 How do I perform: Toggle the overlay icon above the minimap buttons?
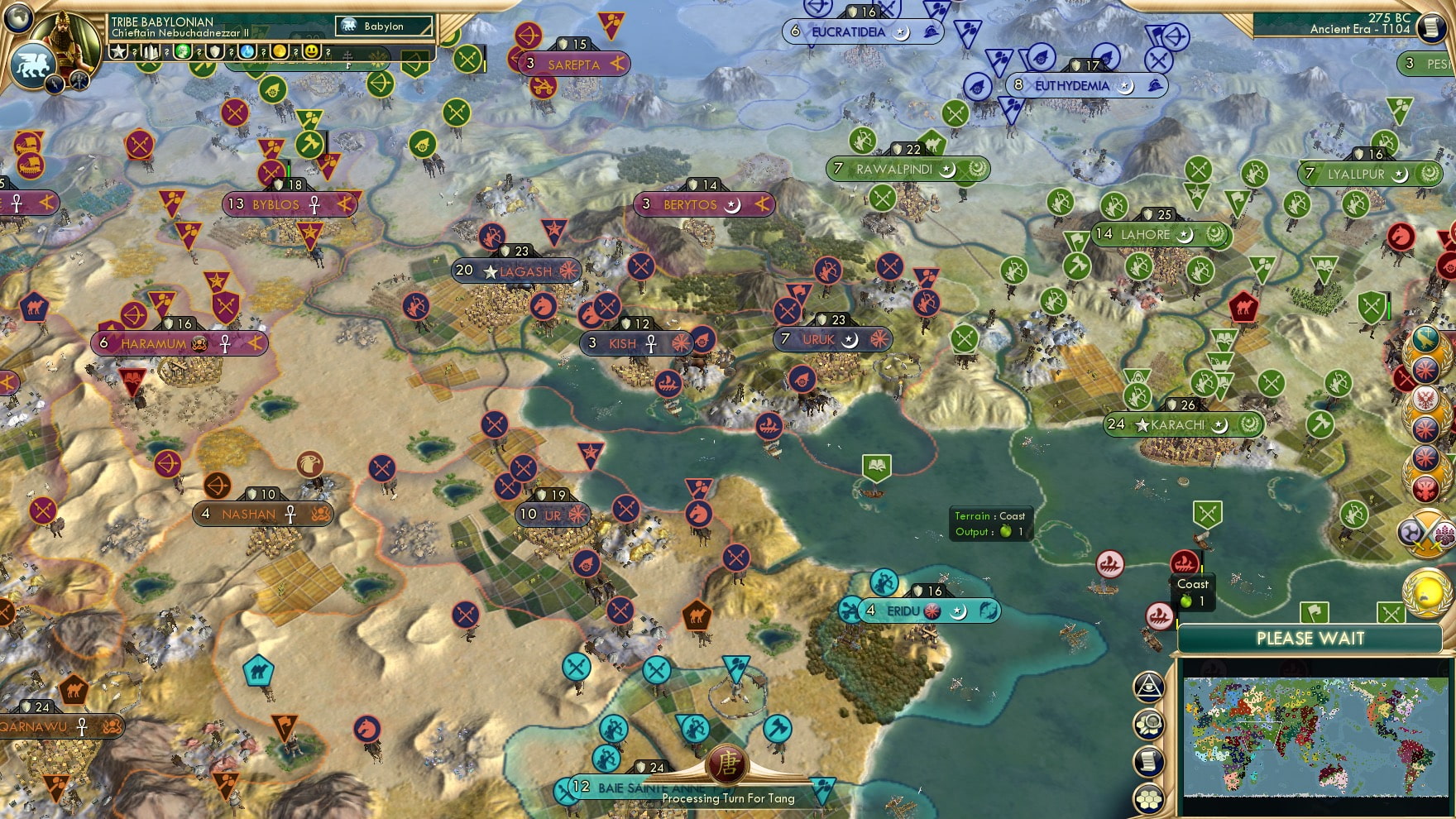[1148, 687]
